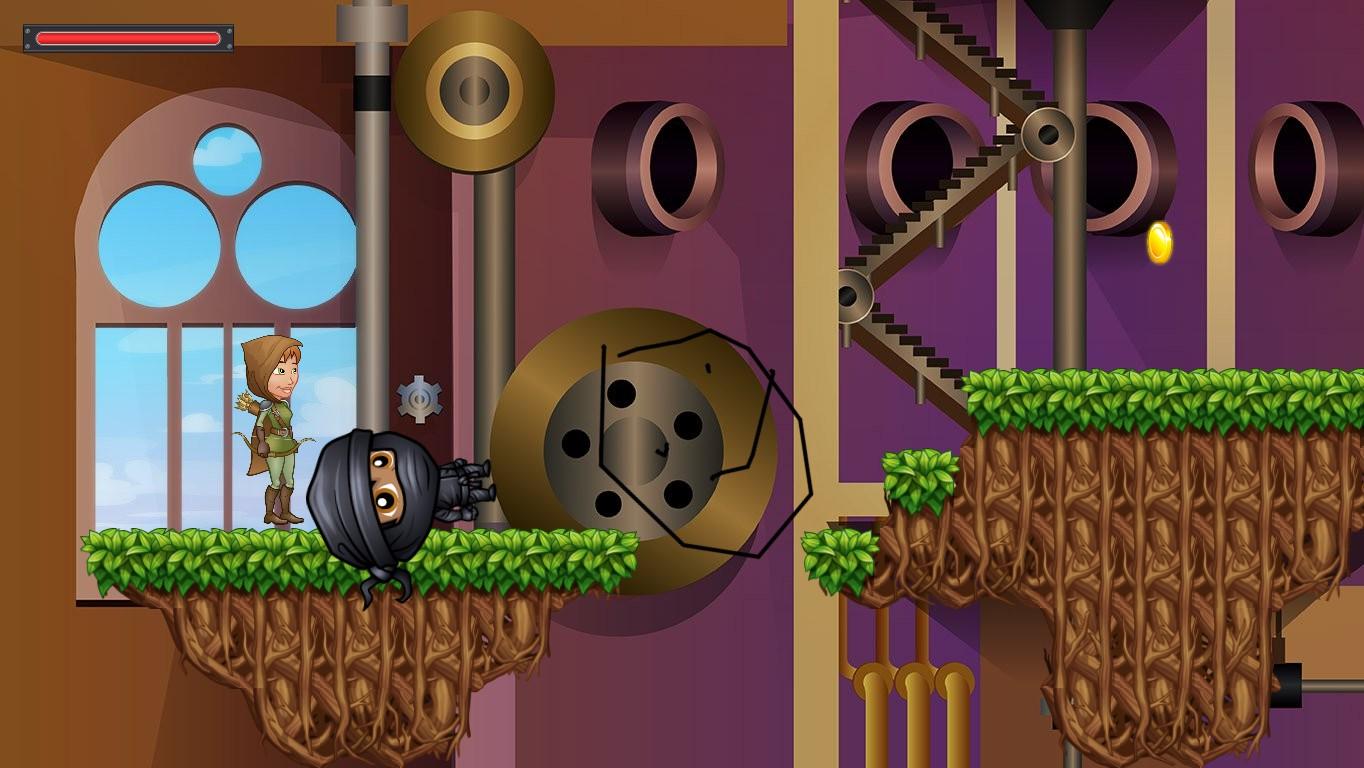The image size is (1364, 768).
Task: Click the upper gear hub on the truss
Action: point(1048,133)
